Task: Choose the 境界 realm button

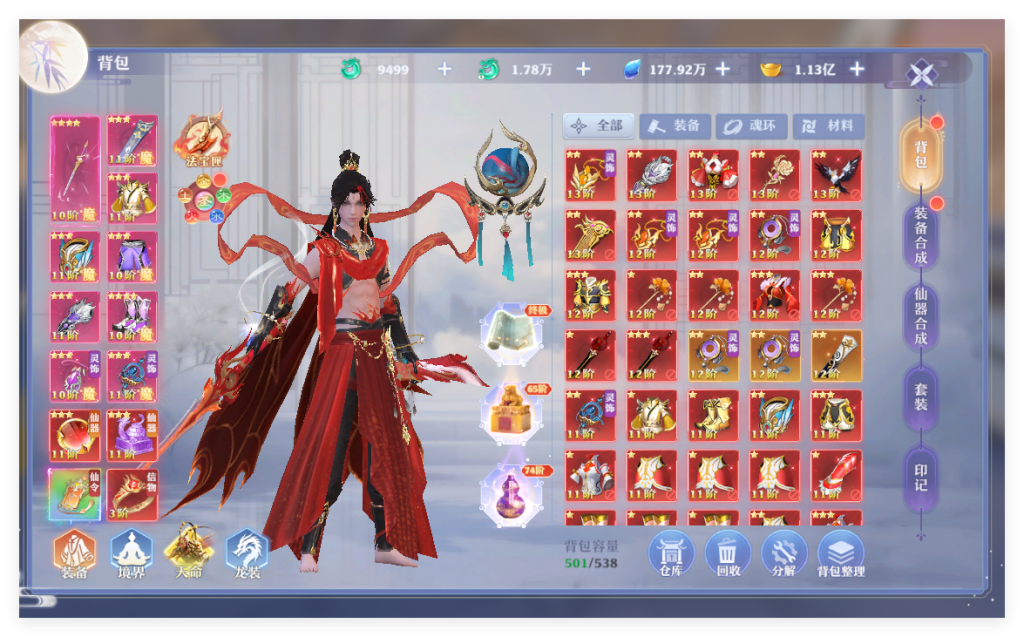Action: (x=131, y=553)
